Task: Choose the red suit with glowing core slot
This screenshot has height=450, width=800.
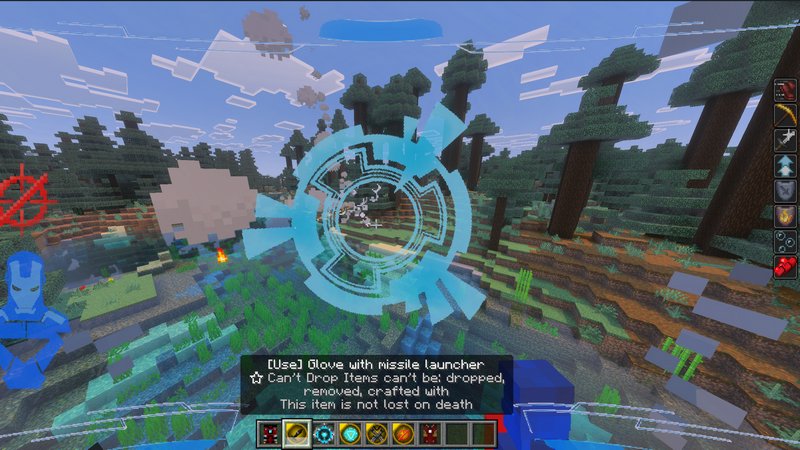Action: coord(427,434)
